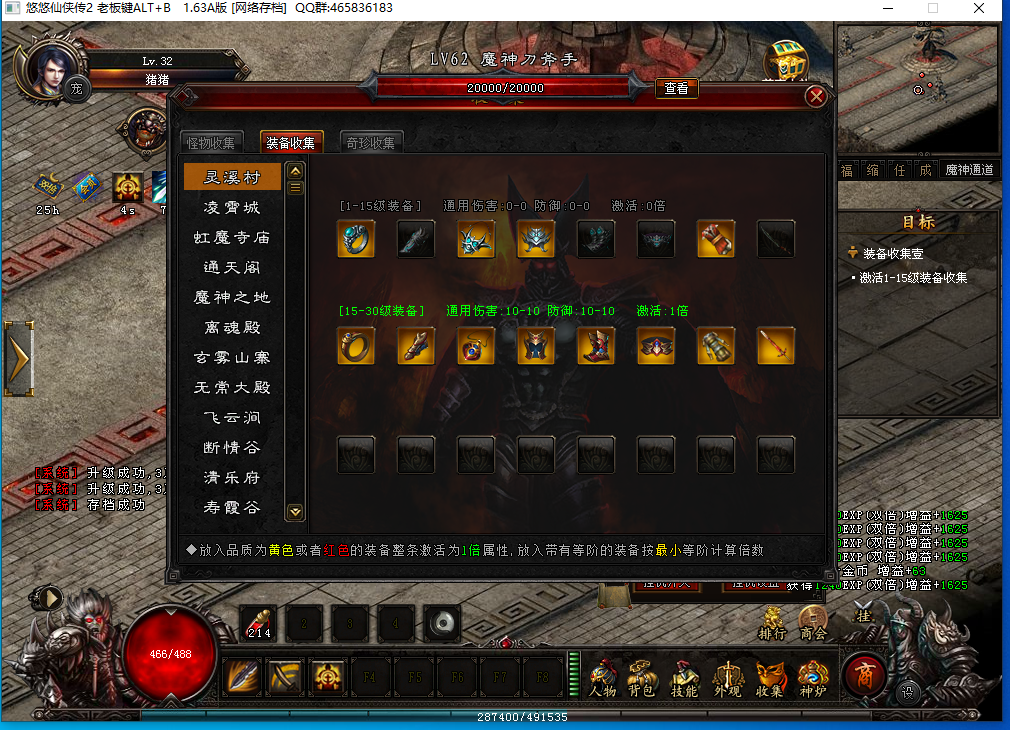Open the 技能 skills menu
This screenshot has height=730, width=1010.
point(684,678)
